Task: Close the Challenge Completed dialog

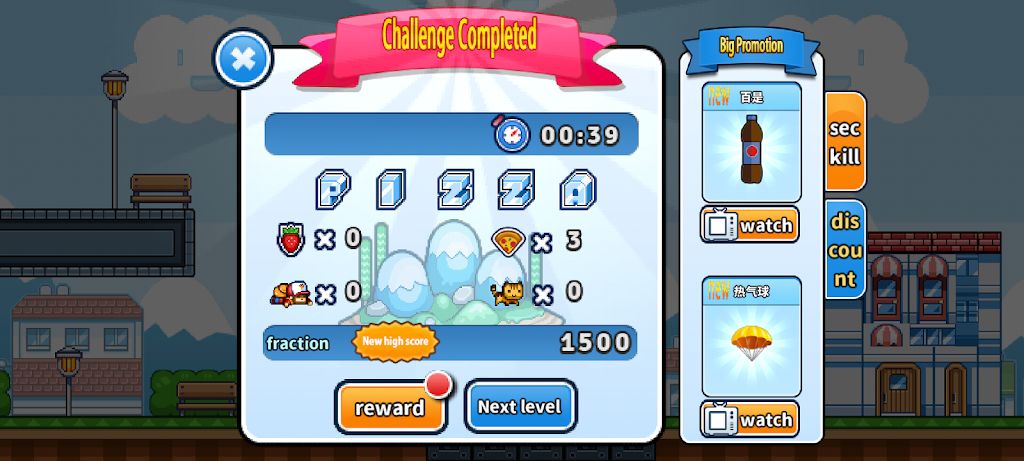Action: click(x=243, y=59)
